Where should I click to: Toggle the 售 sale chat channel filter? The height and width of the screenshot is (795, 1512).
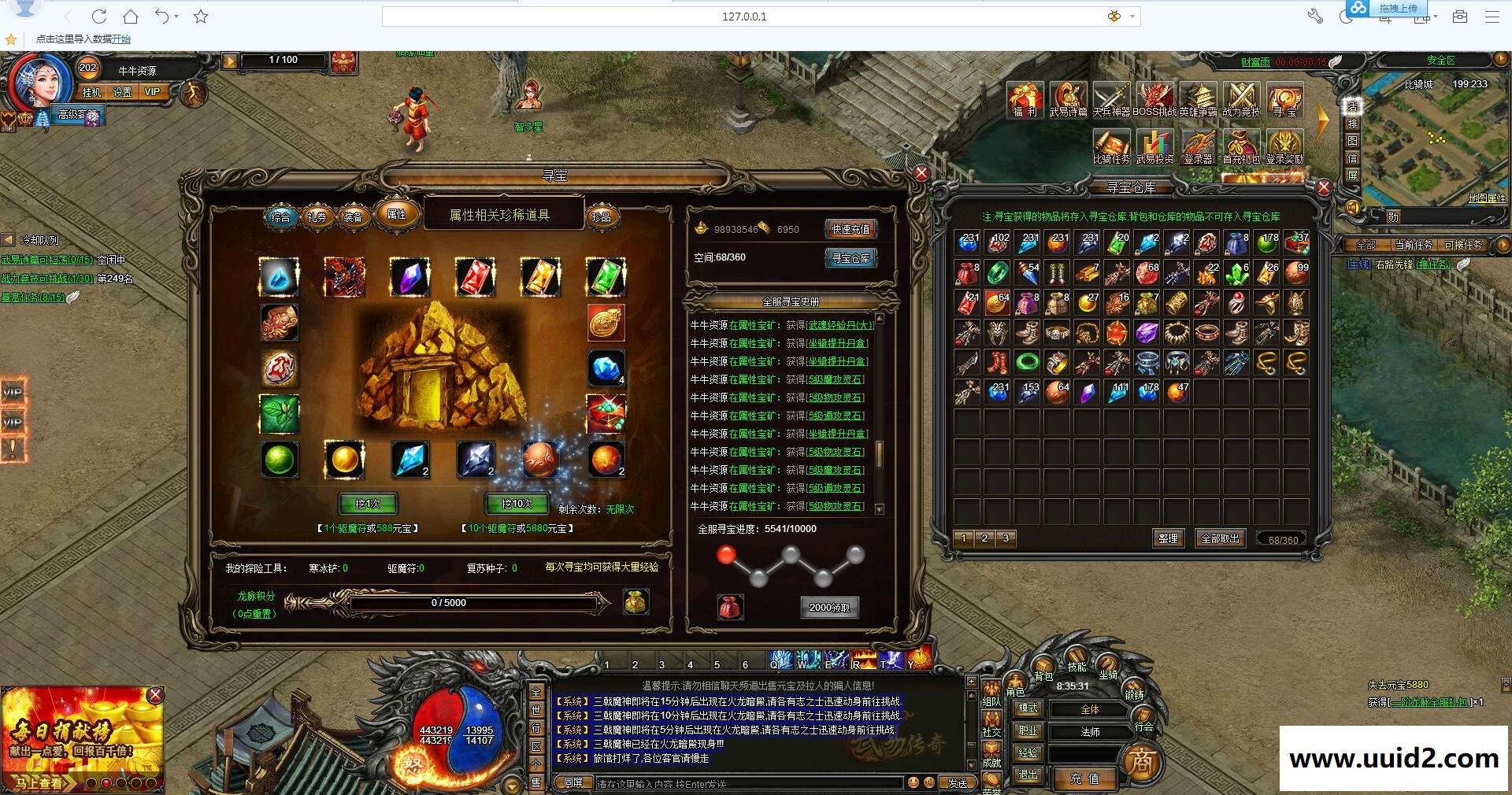[536, 779]
